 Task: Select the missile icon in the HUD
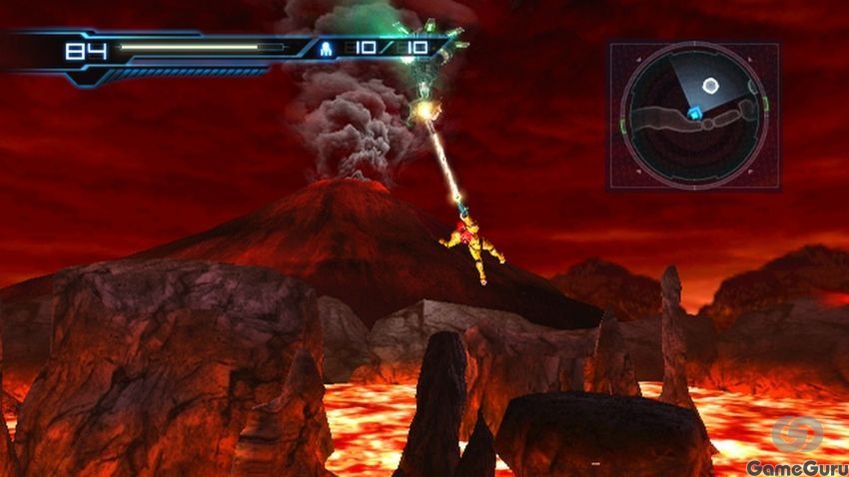point(327,47)
